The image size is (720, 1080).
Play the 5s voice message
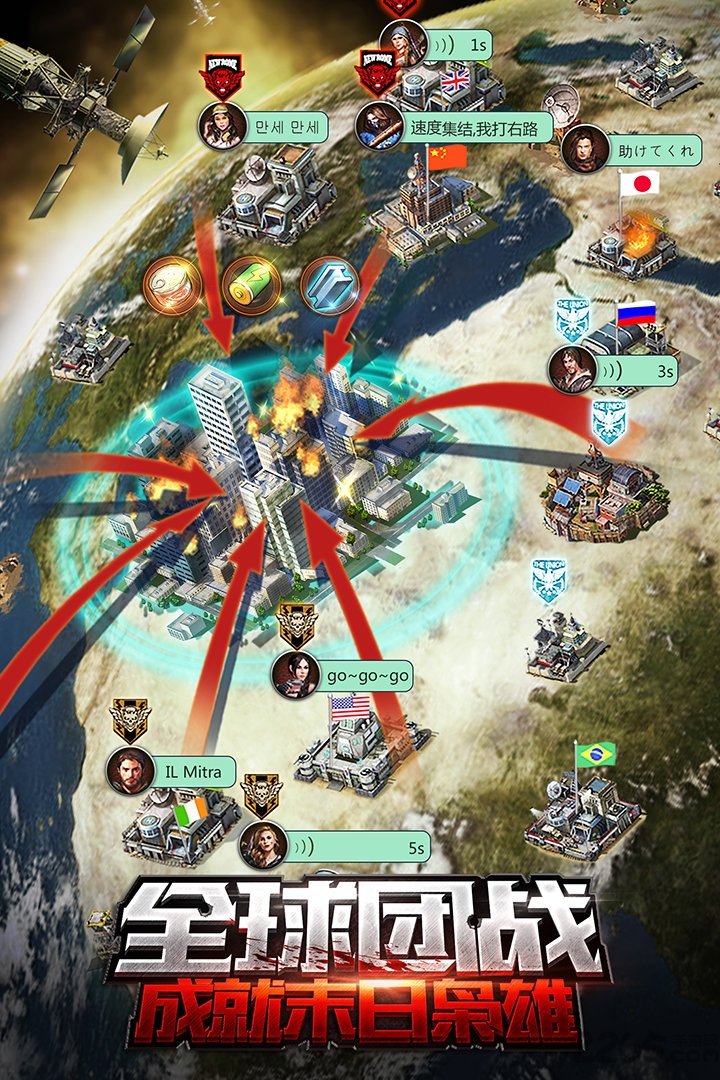(361, 848)
